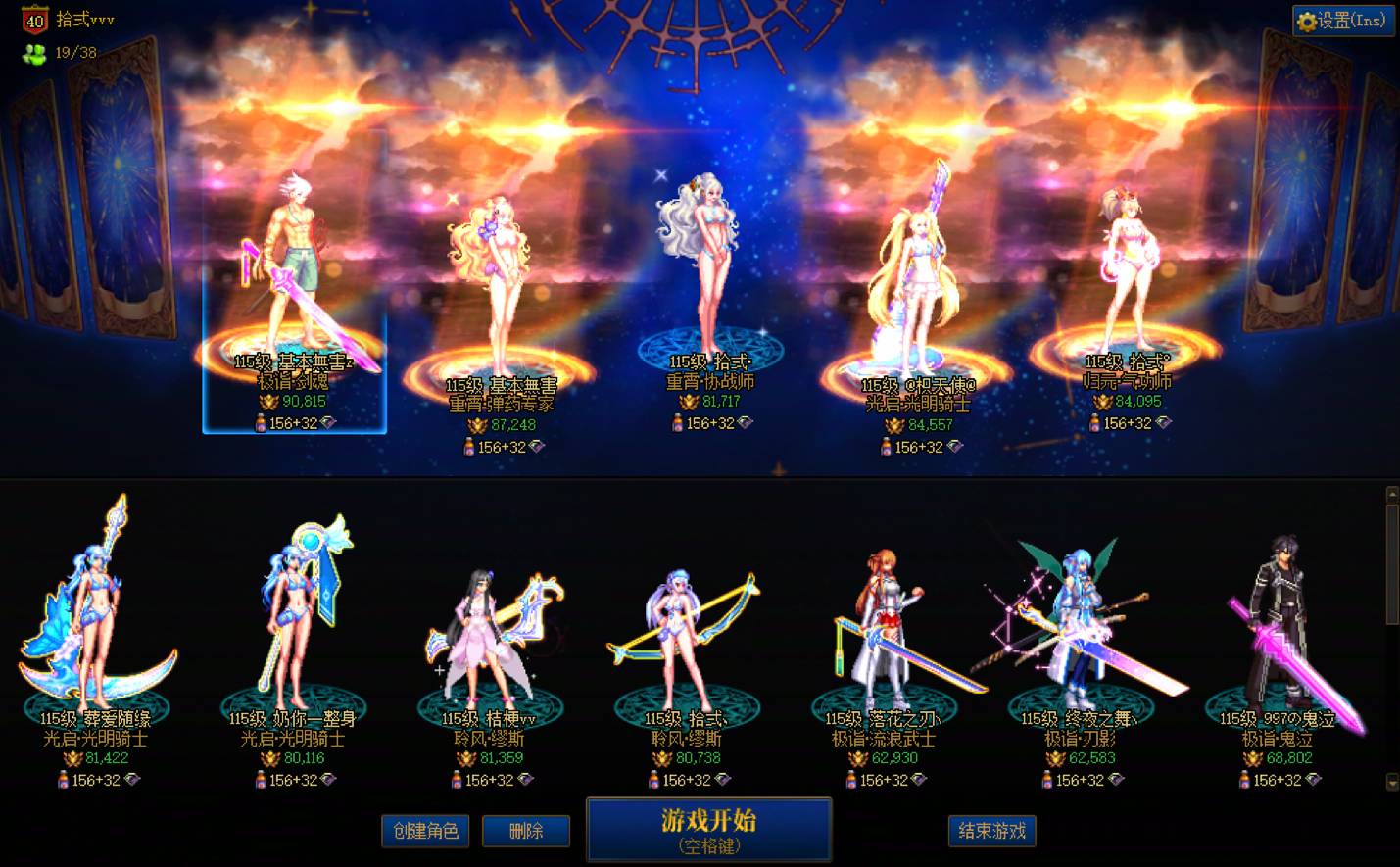Click the scrollbar down arrow on the right

pyautogui.click(x=1391, y=784)
